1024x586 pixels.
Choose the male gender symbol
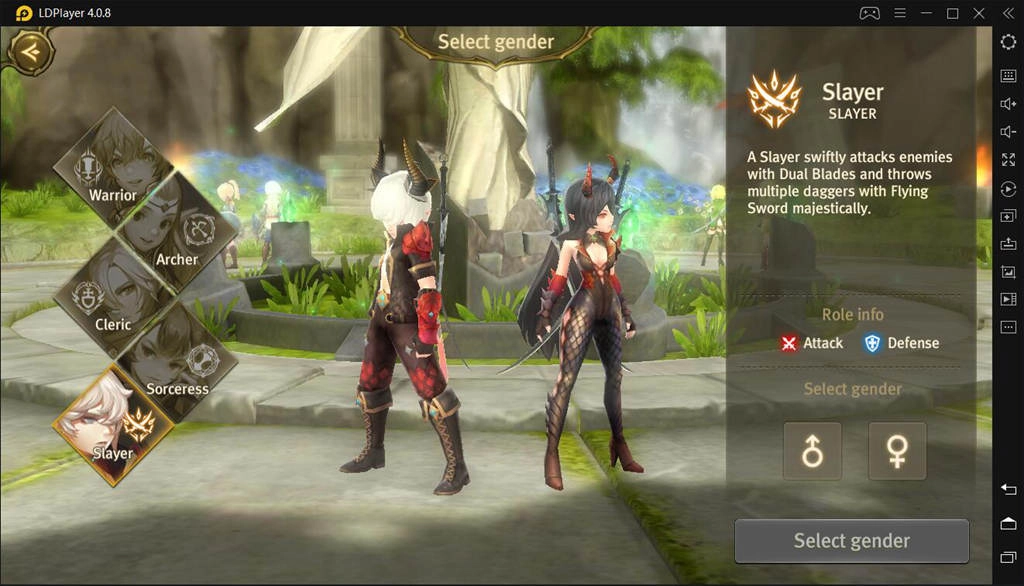(812, 451)
